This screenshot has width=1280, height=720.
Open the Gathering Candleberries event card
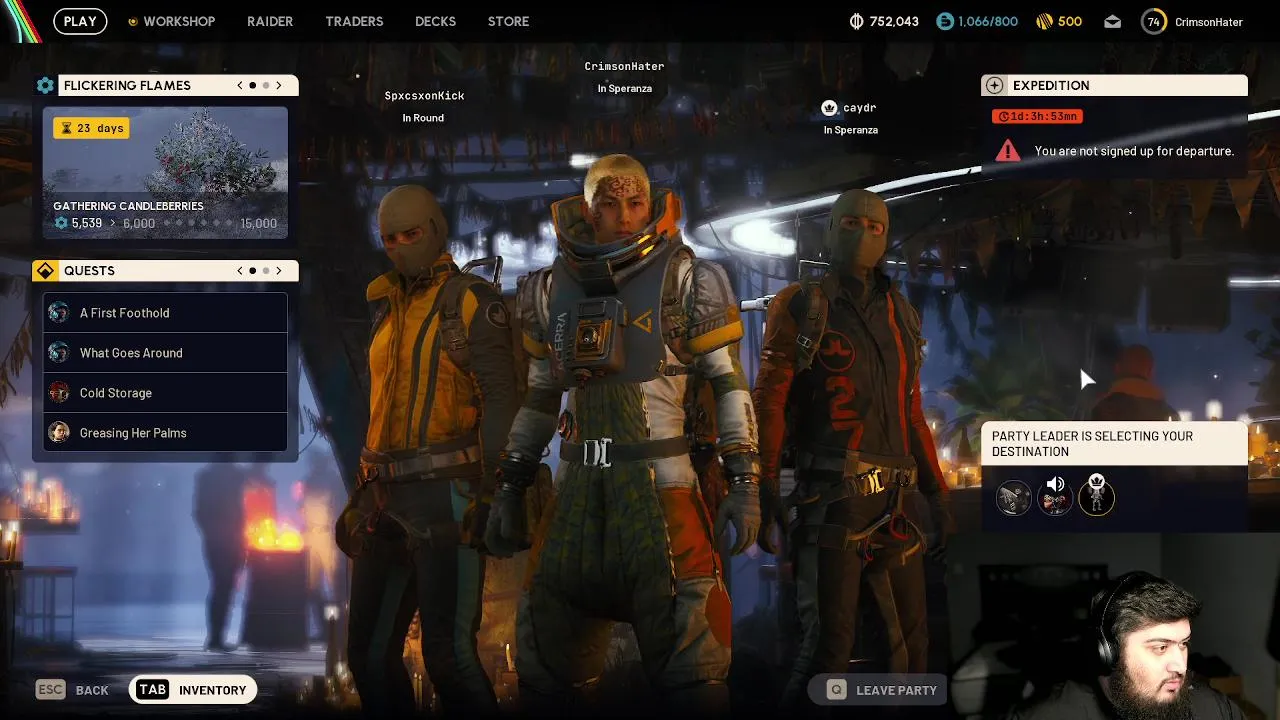[165, 173]
